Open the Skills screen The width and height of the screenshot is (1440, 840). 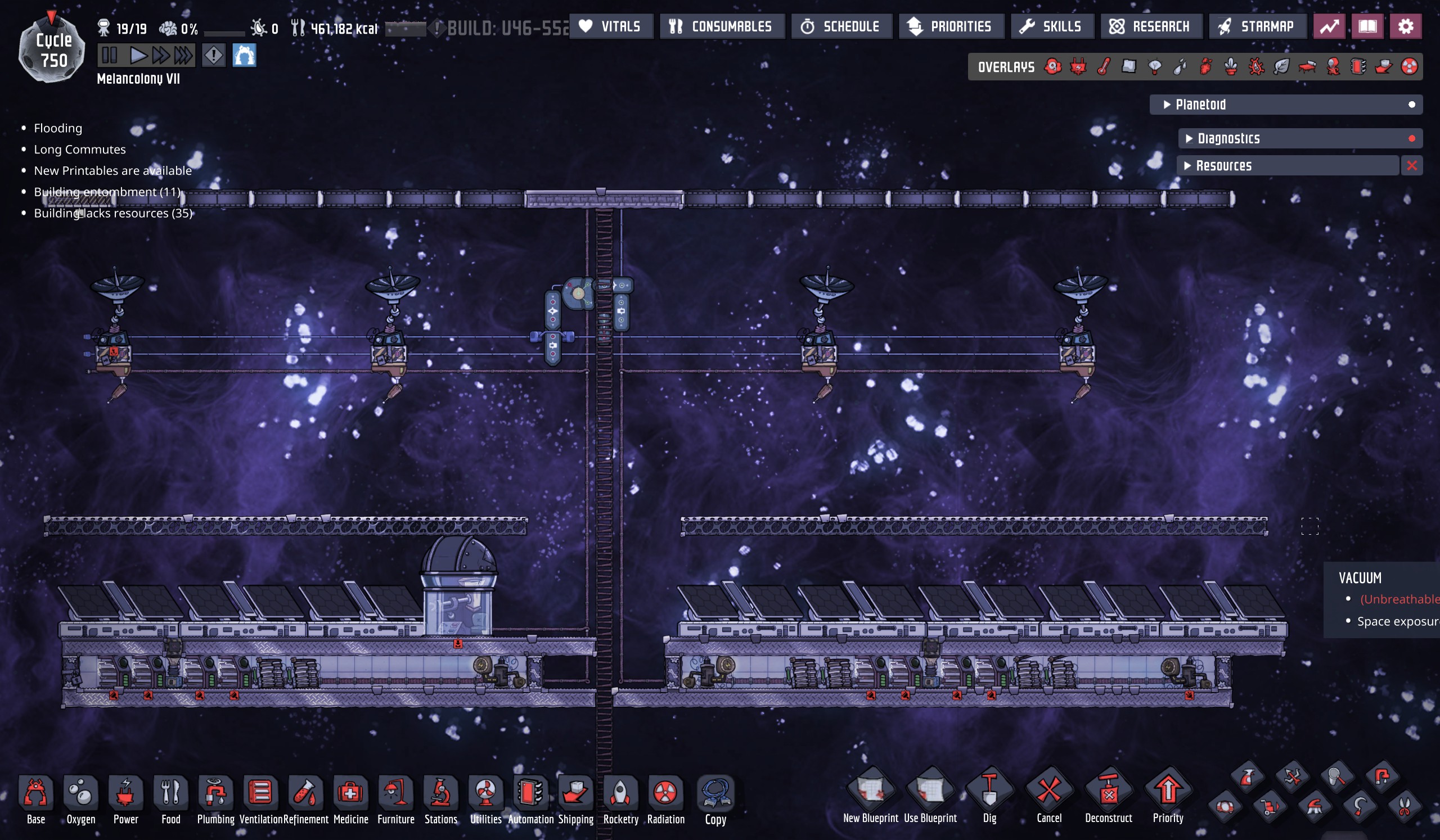(x=1051, y=26)
